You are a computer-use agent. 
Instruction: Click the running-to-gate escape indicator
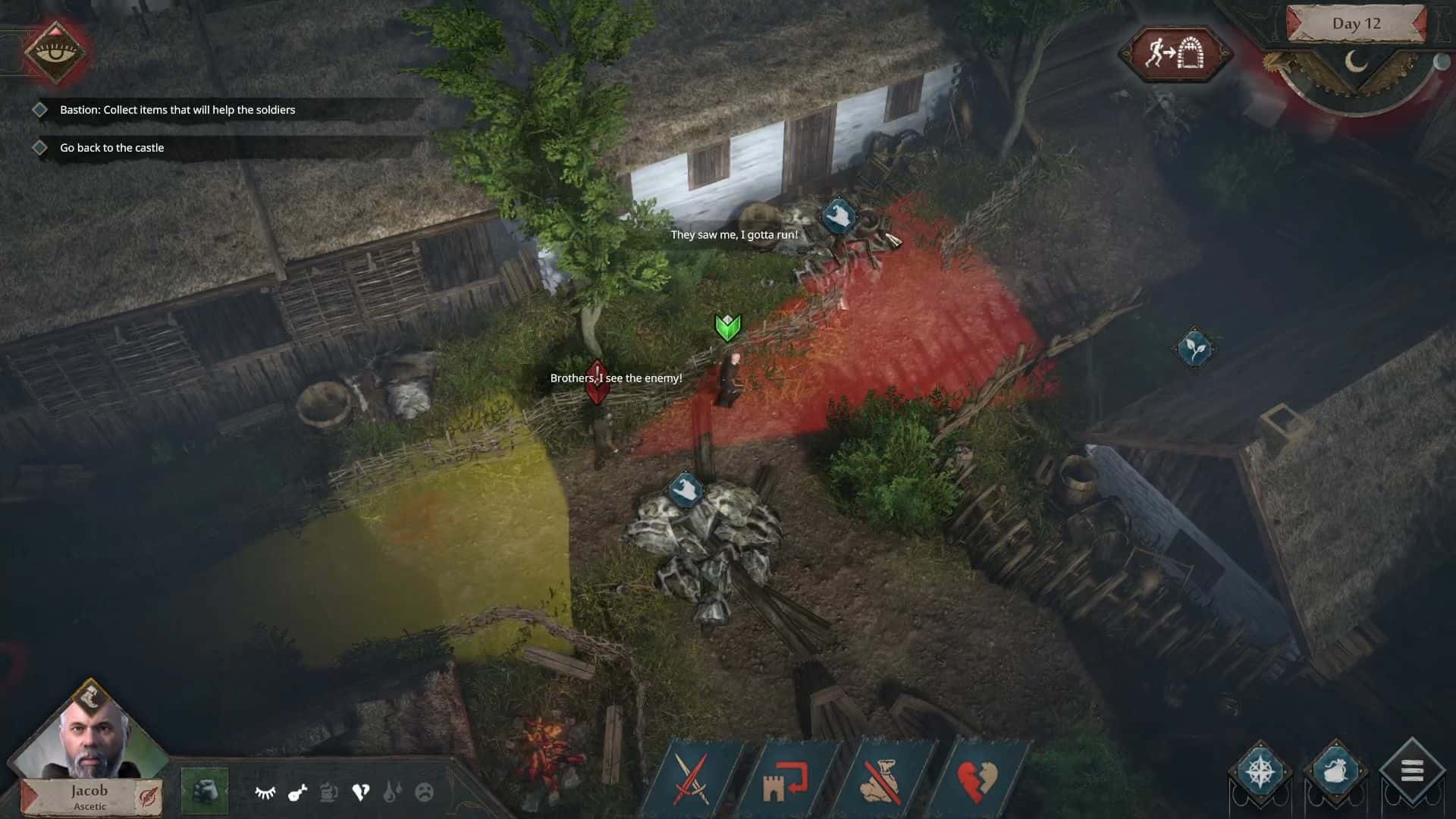coord(1178,54)
